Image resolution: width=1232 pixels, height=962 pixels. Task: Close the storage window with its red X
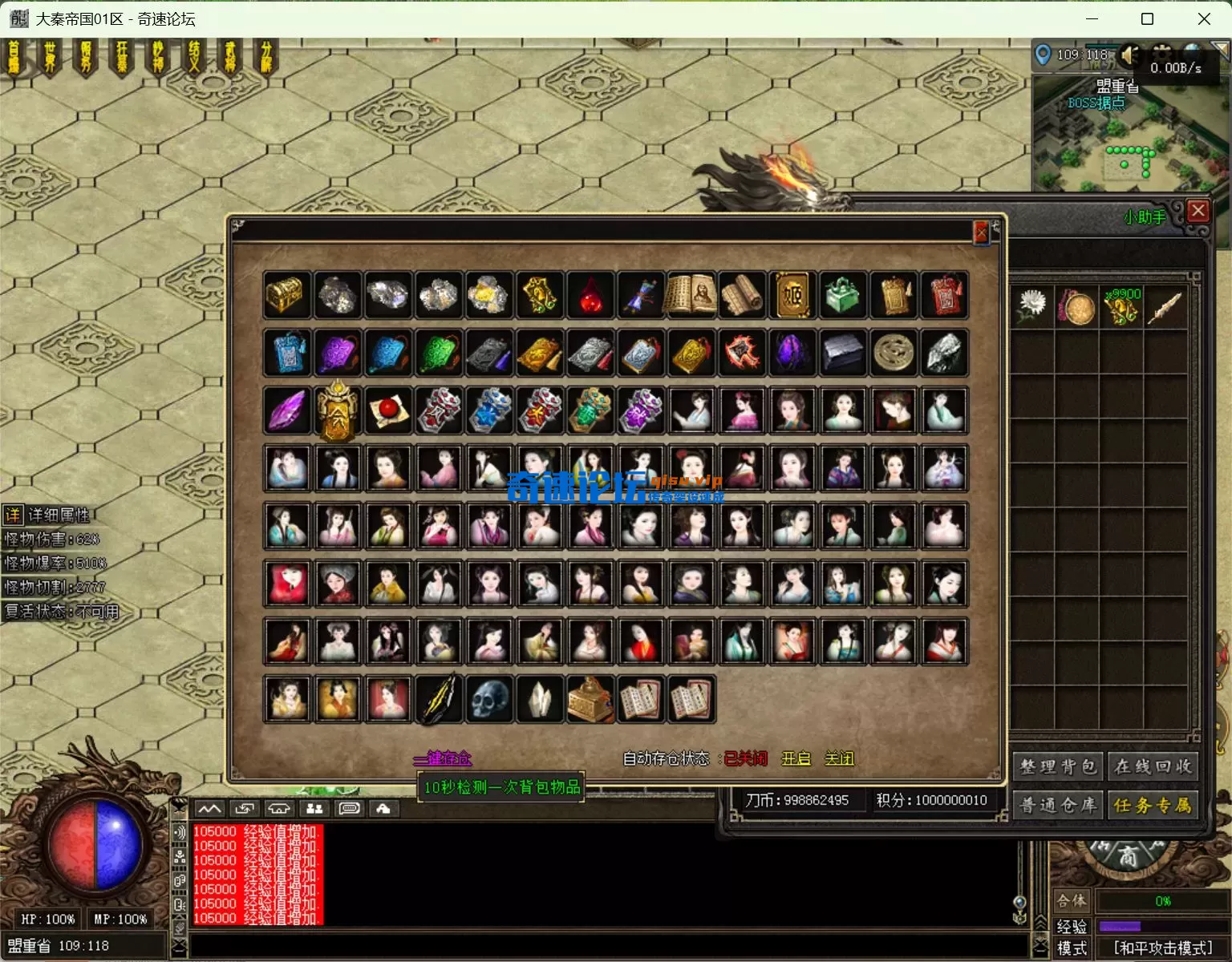(980, 232)
